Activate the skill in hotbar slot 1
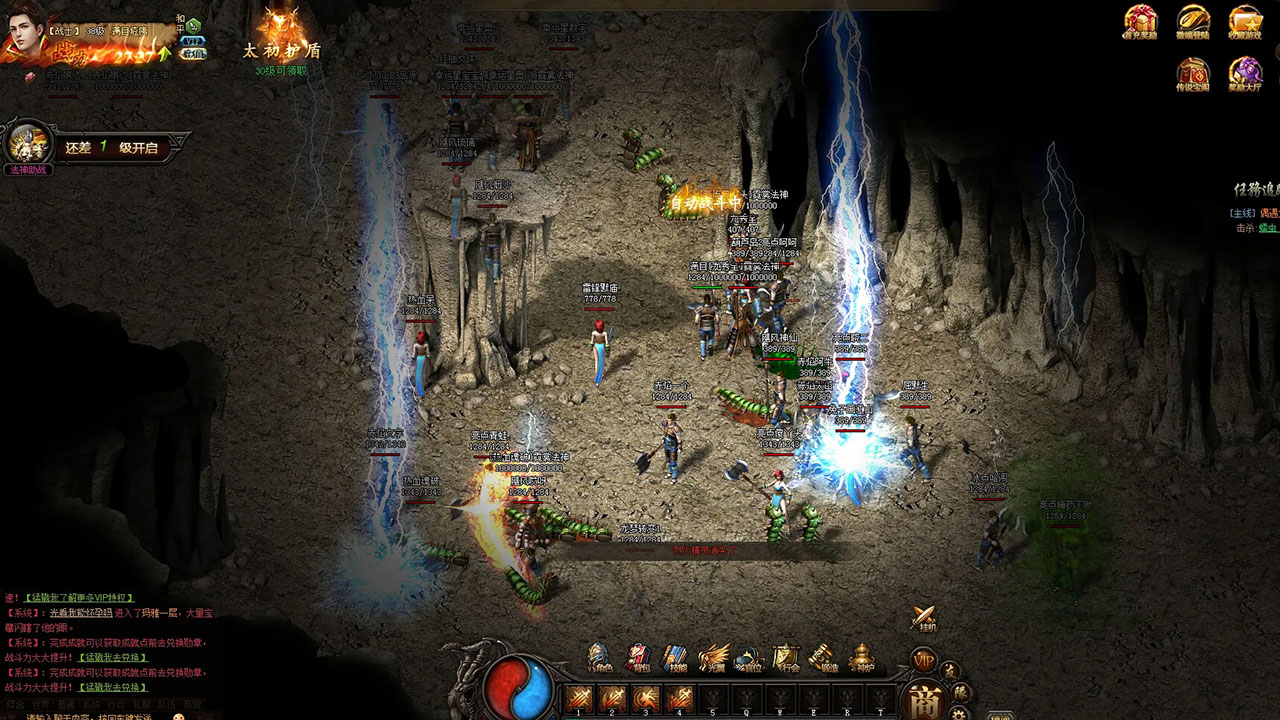This screenshot has height=720, width=1280. pyautogui.click(x=579, y=698)
